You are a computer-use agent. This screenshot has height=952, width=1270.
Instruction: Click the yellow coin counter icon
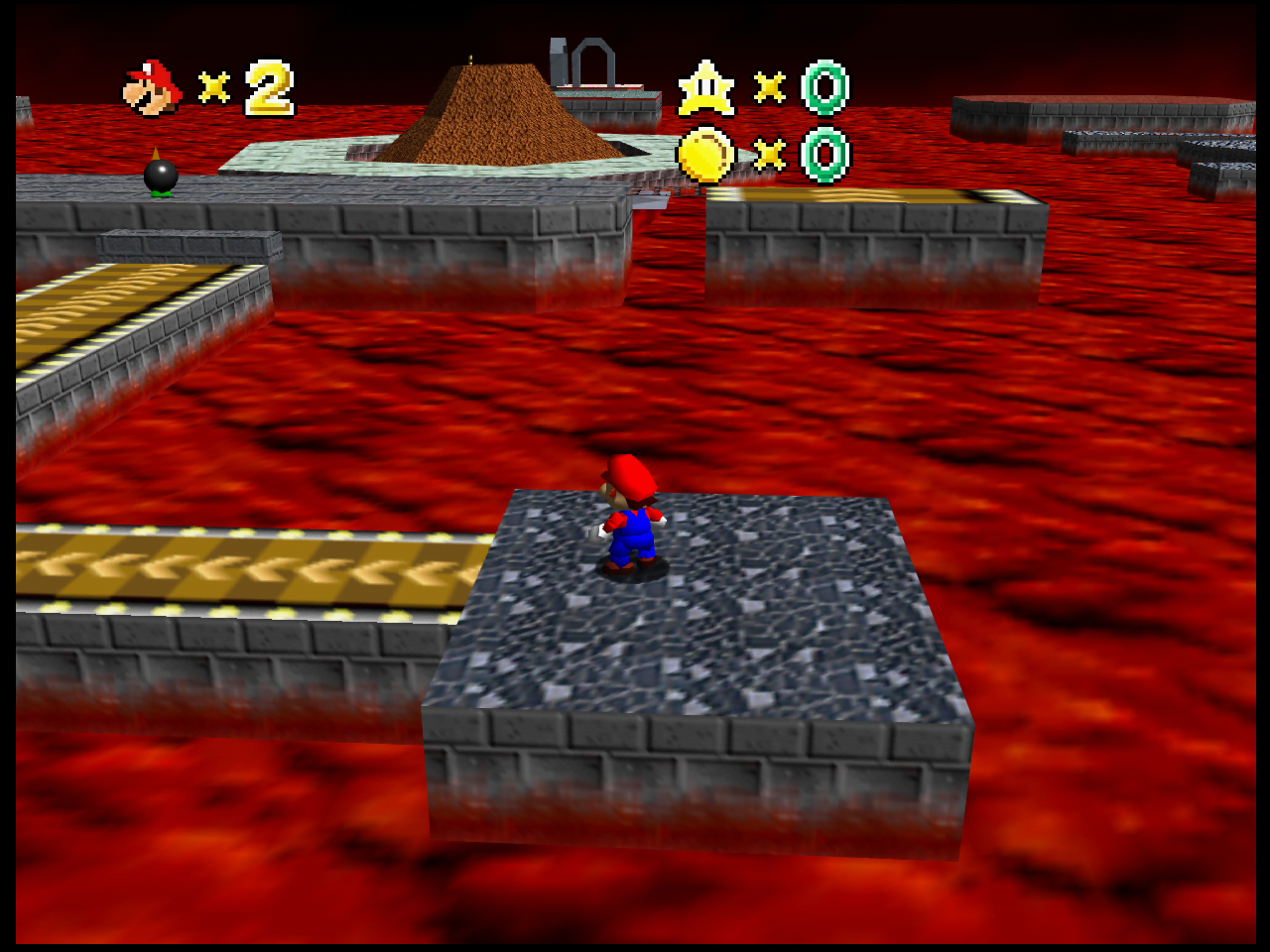(705, 156)
